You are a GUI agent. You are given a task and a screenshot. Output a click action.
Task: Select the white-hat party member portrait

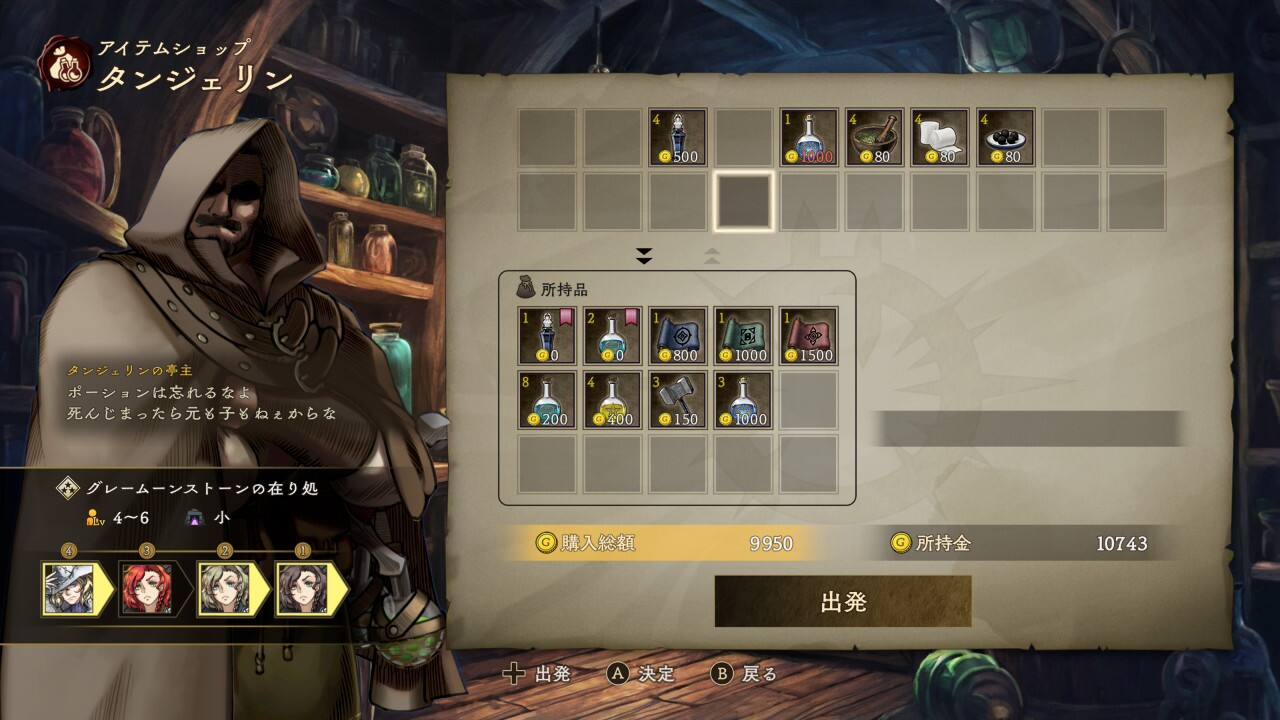pos(69,588)
